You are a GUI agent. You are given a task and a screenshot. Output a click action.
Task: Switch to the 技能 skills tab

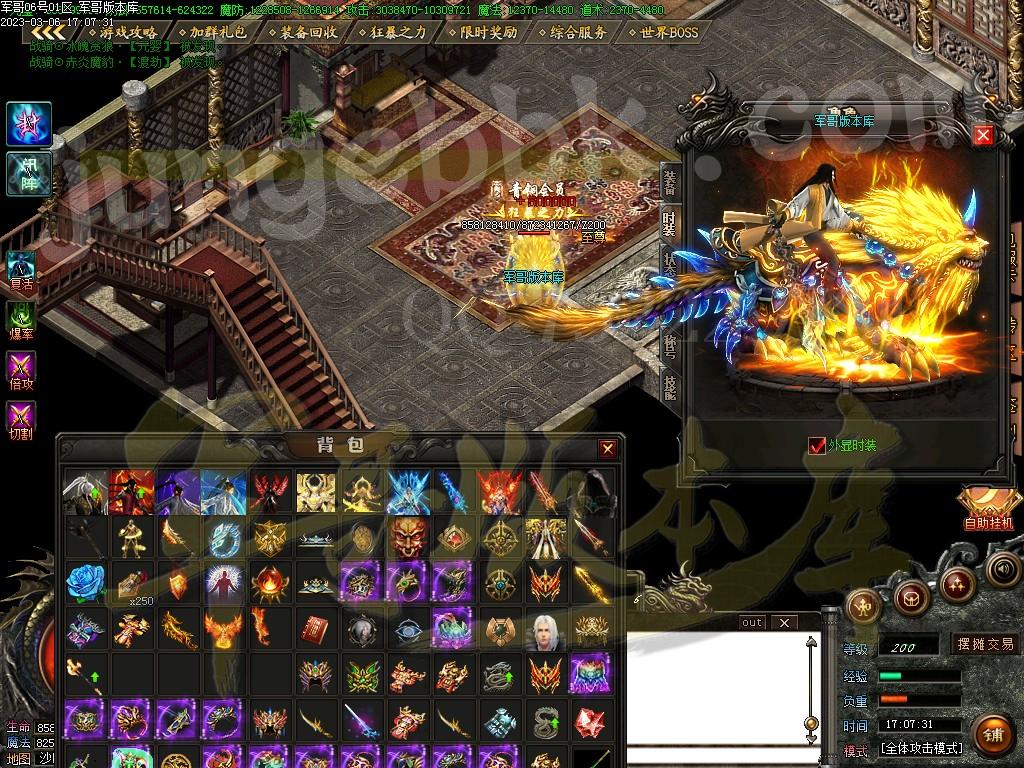(669, 383)
